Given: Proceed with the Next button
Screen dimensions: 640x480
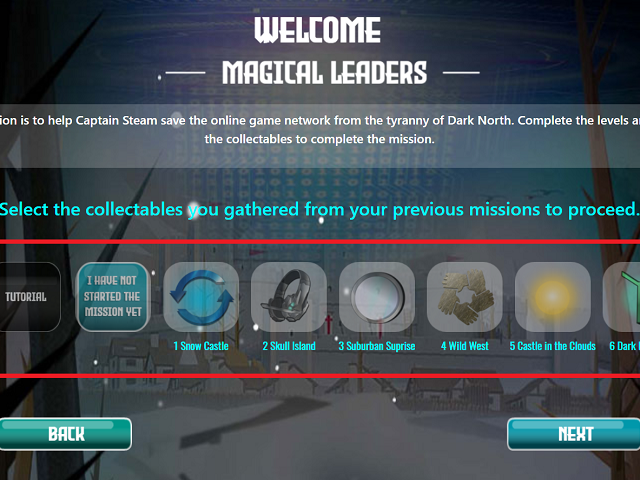Looking at the screenshot, I should [574, 434].
